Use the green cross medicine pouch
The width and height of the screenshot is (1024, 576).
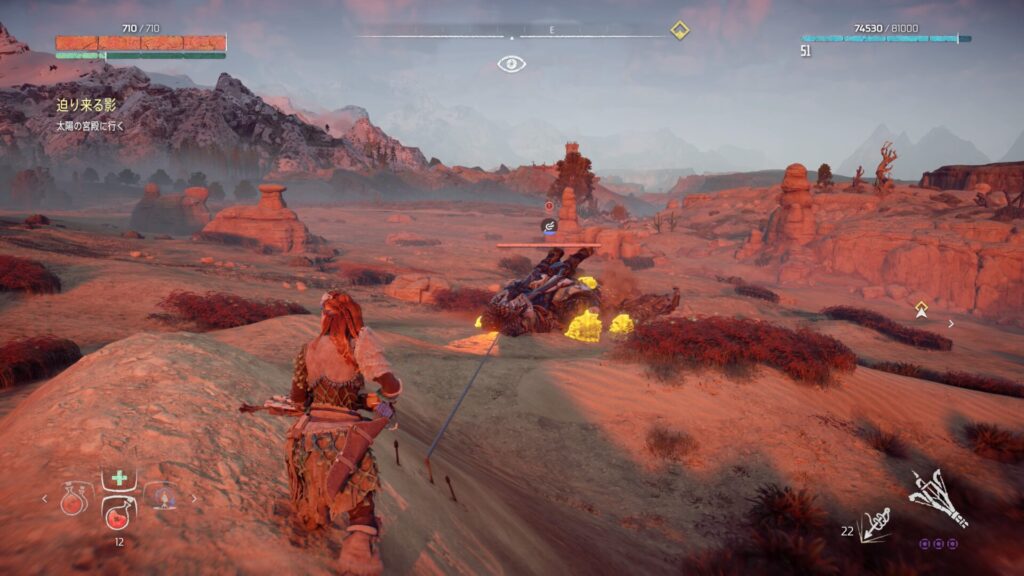119,478
